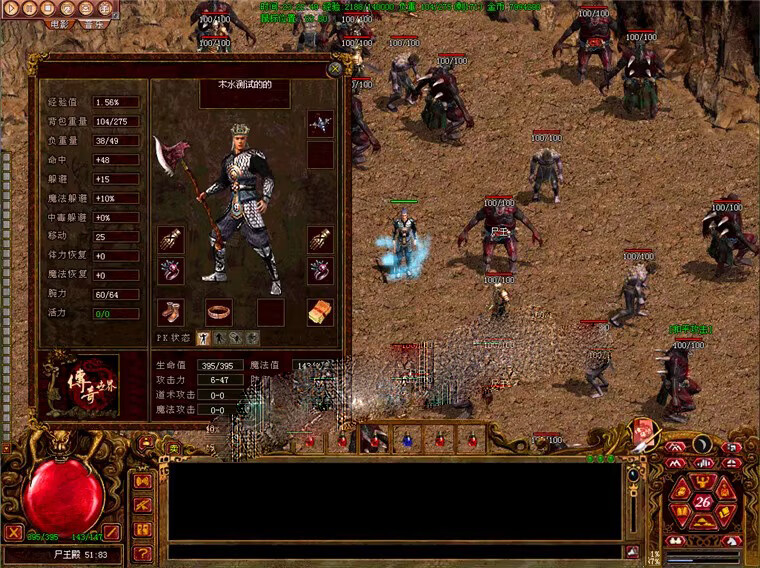Screen dimensions: 760x568
Task: Click the orange charm item slot
Action: (x=321, y=312)
